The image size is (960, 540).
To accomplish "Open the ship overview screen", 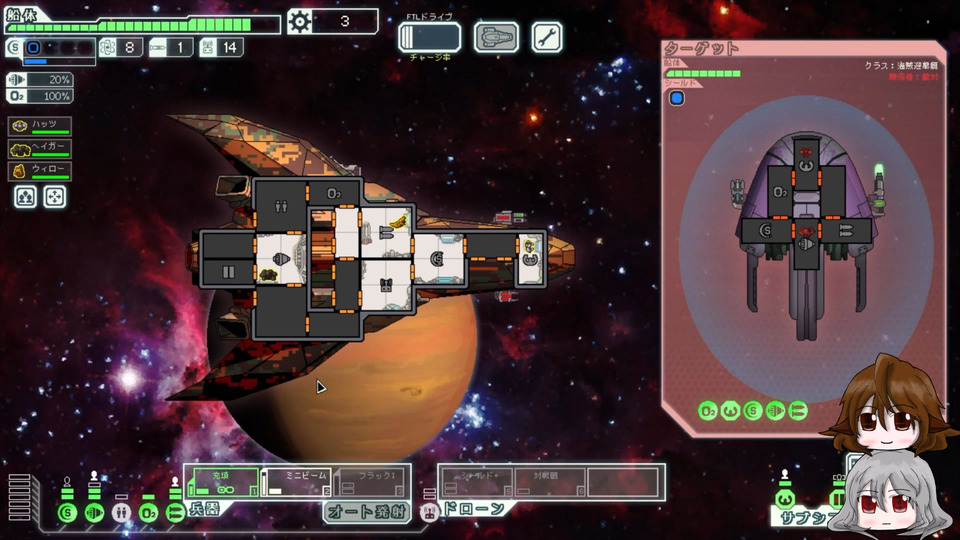I will pos(494,38).
